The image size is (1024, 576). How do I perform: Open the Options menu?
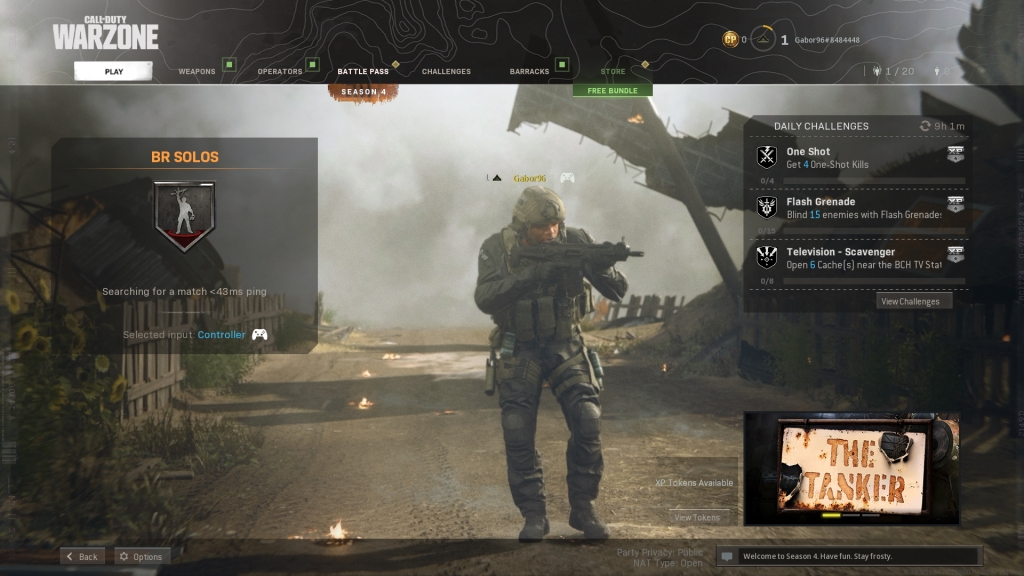click(x=140, y=556)
